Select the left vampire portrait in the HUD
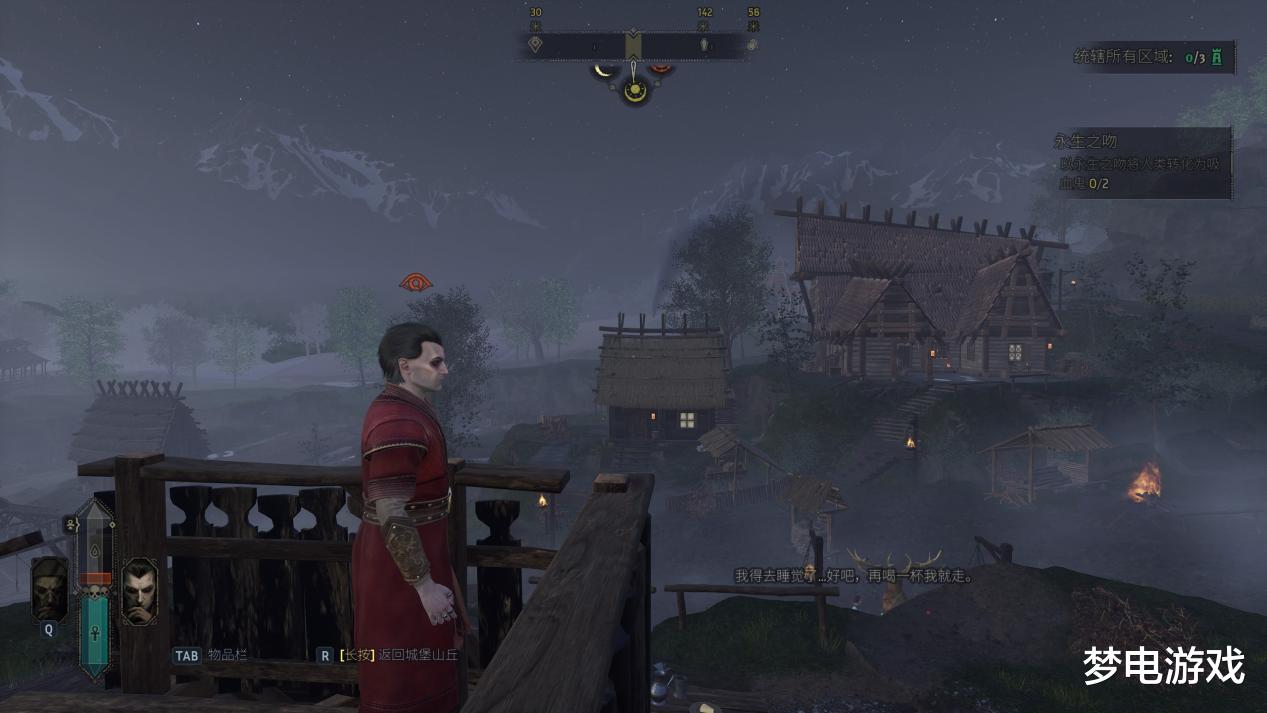The image size is (1267, 713). 49,588
